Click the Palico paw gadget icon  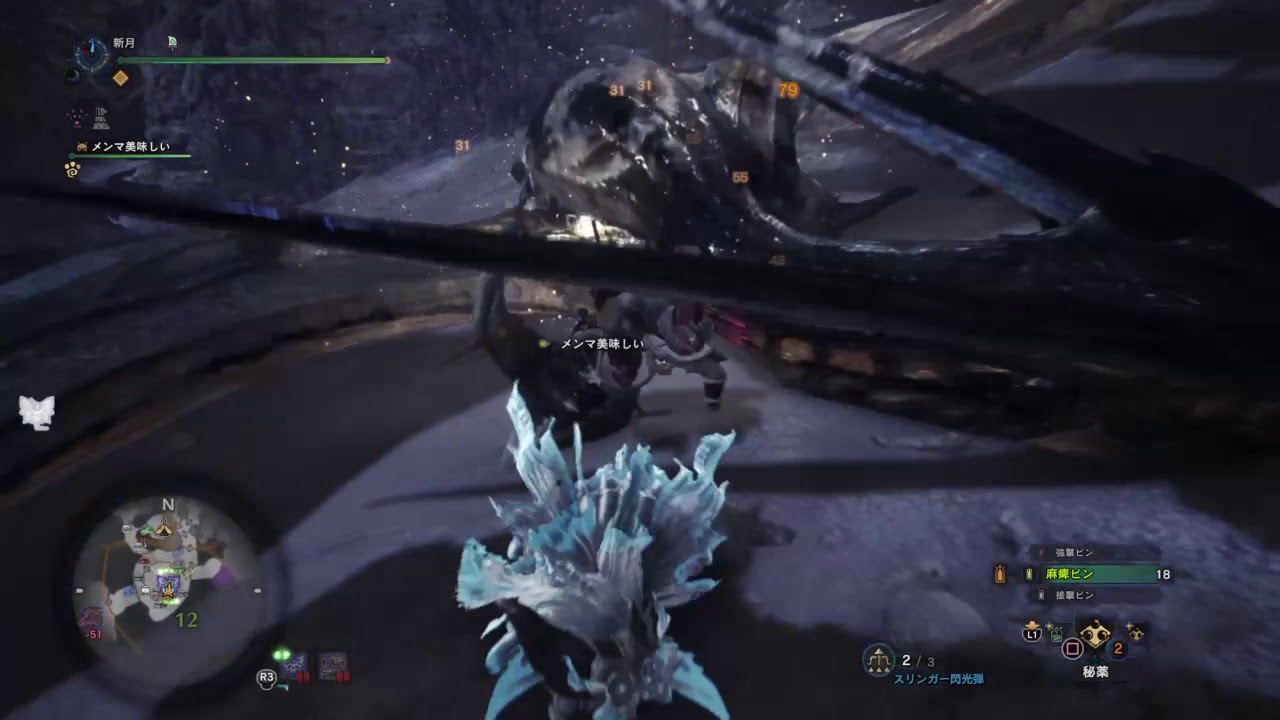point(73,169)
